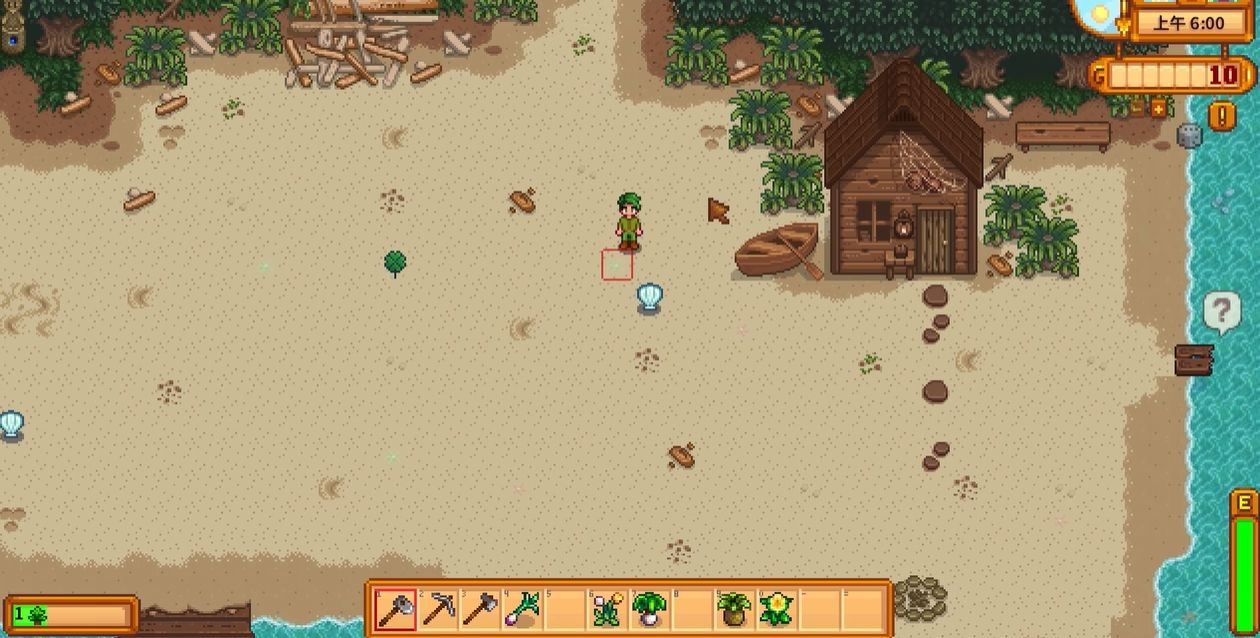Choose the potted plant in the hotbar
This screenshot has height=638, width=1260.
tap(734, 608)
